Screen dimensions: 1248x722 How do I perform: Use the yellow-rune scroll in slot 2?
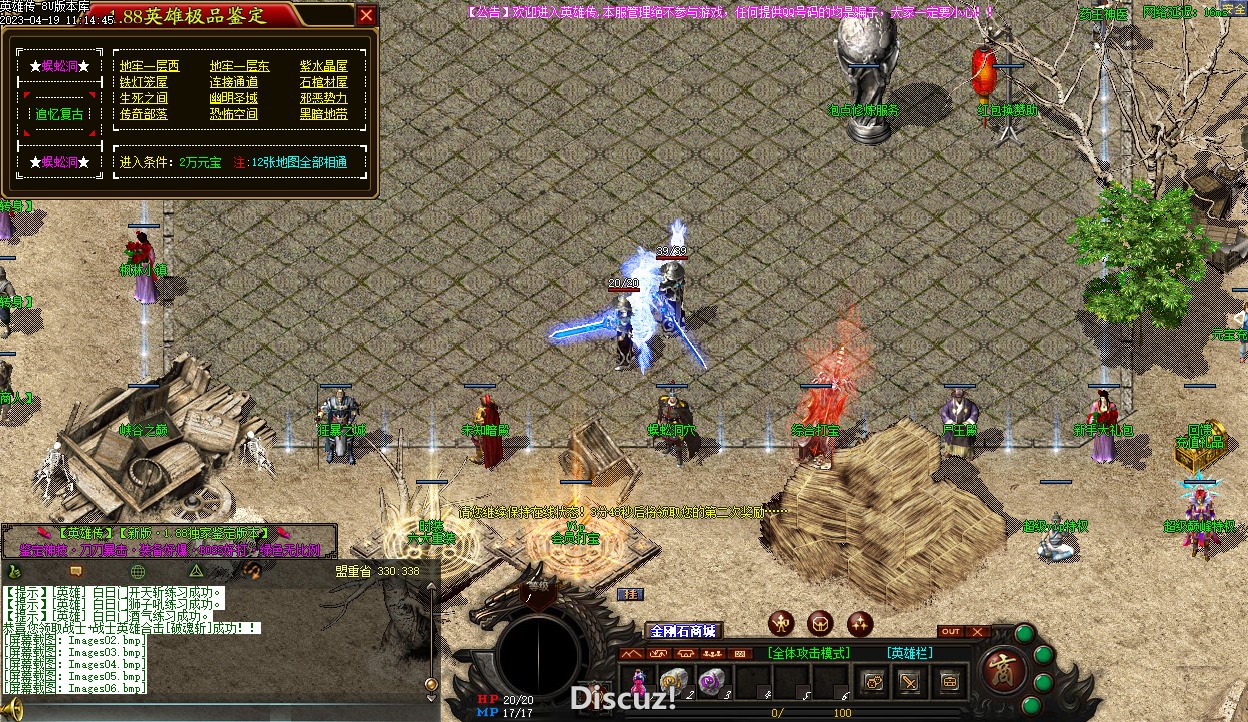(x=673, y=680)
